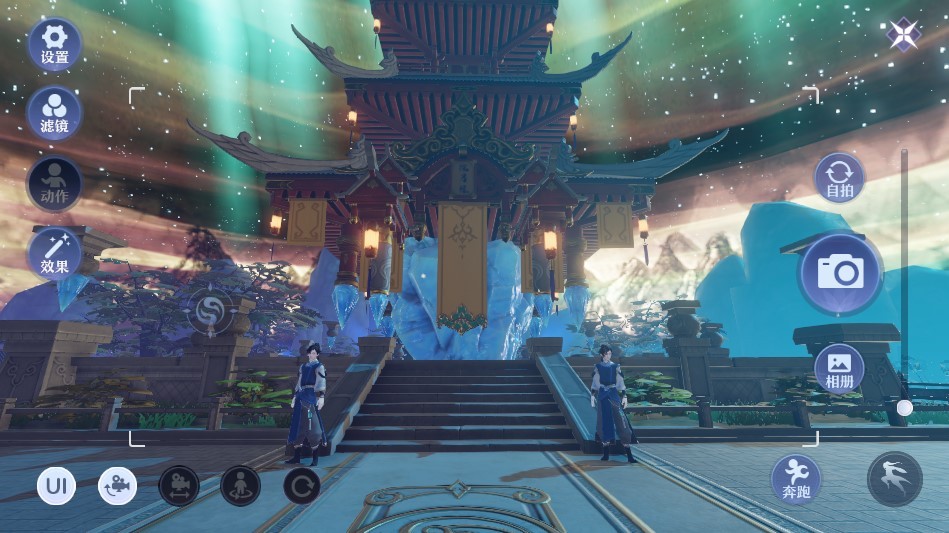Click the zoom slider handle
The height and width of the screenshot is (533, 949).
(904, 408)
